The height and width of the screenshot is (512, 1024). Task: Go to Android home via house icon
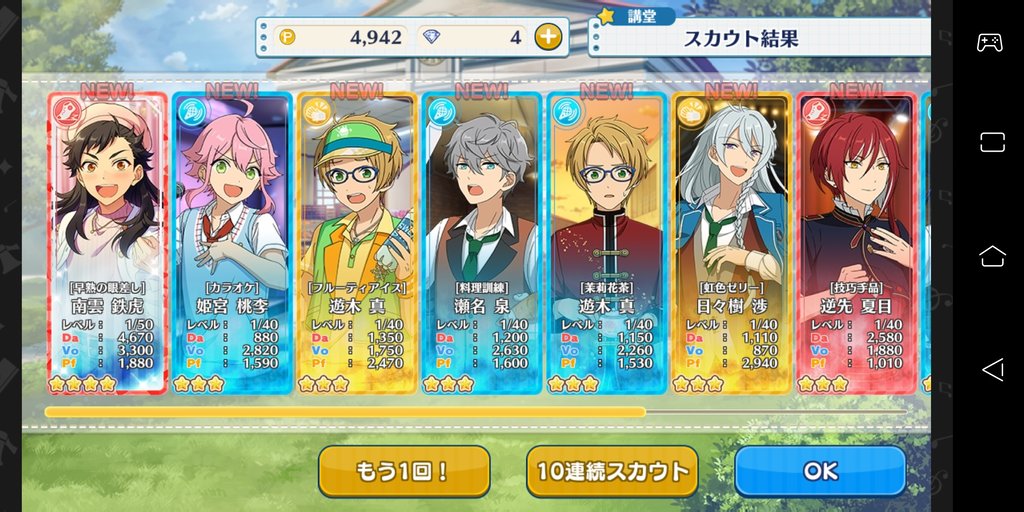(x=992, y=256)
